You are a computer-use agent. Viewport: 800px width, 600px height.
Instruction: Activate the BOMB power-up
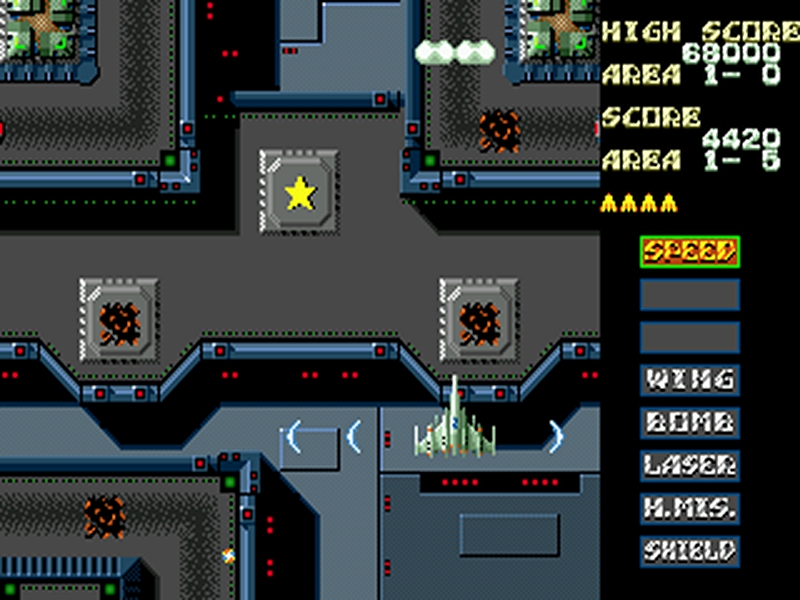690,422
